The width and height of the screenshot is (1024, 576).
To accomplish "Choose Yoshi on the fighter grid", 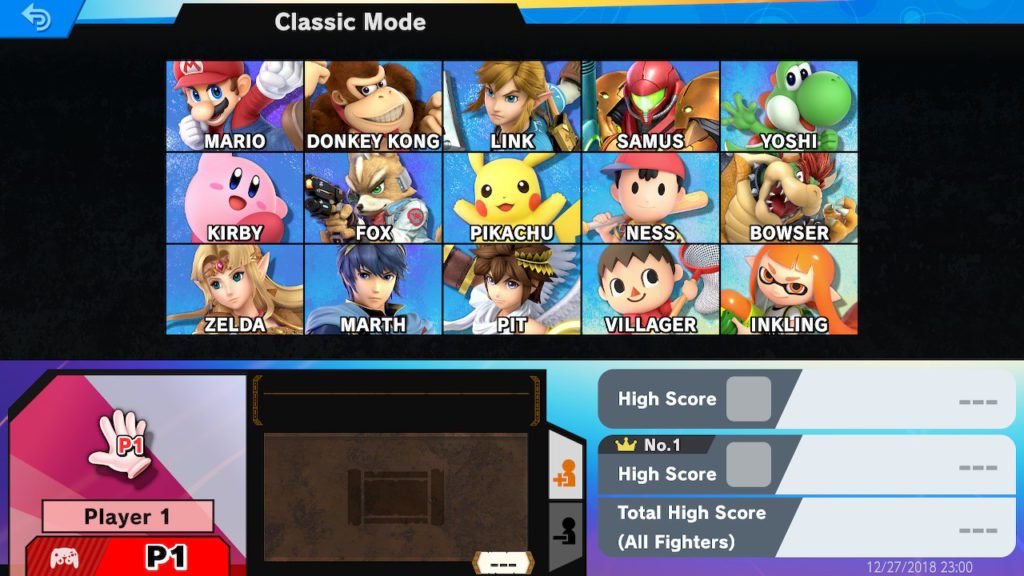I will coord(788,106).
